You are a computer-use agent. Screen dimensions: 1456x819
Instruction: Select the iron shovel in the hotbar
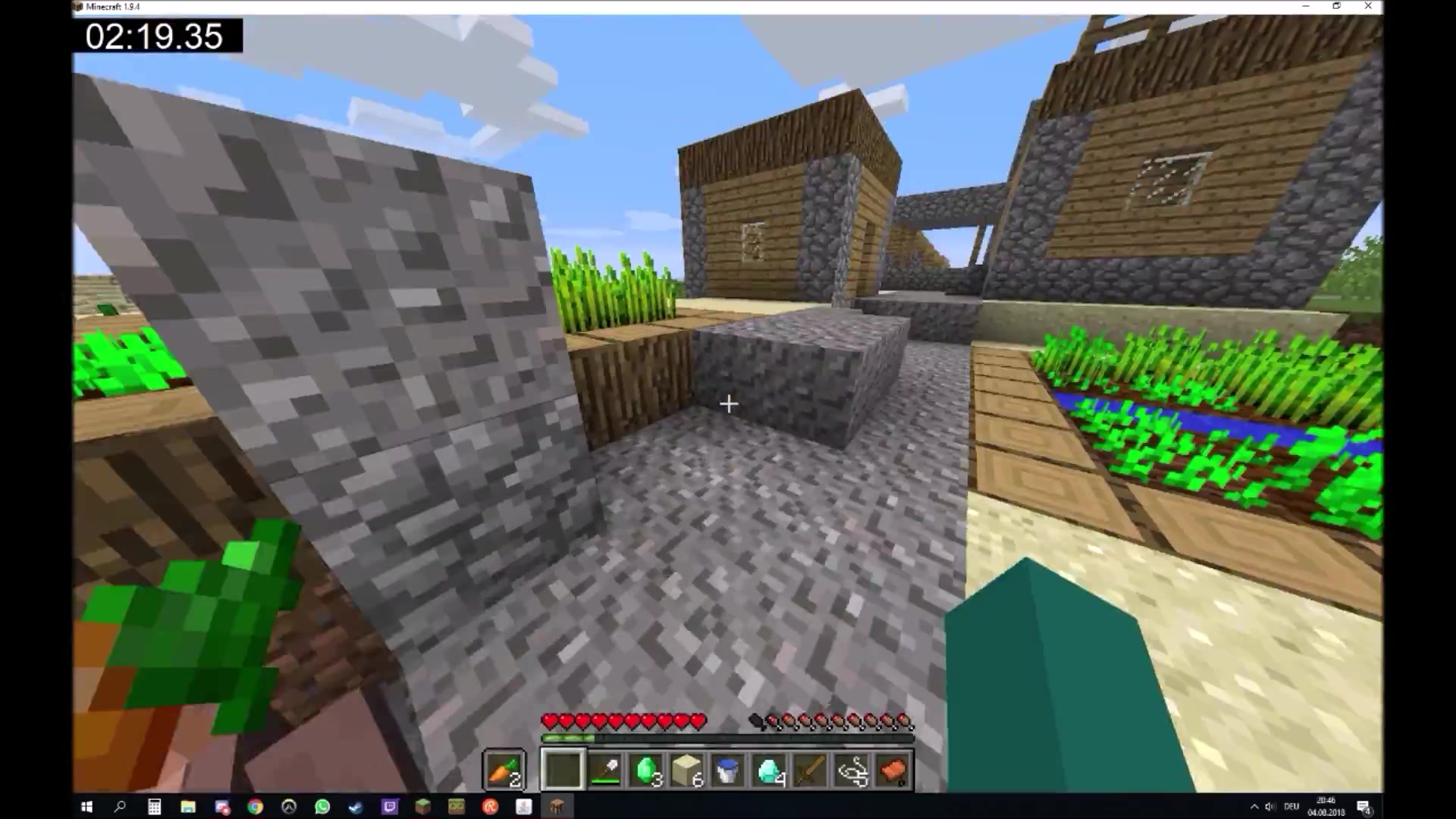pos(607,770)
